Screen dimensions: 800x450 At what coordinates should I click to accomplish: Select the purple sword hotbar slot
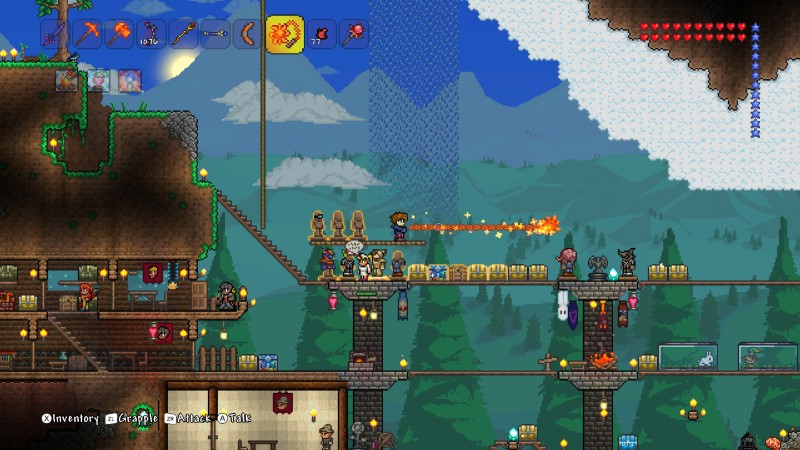click(x=55, y=36)
